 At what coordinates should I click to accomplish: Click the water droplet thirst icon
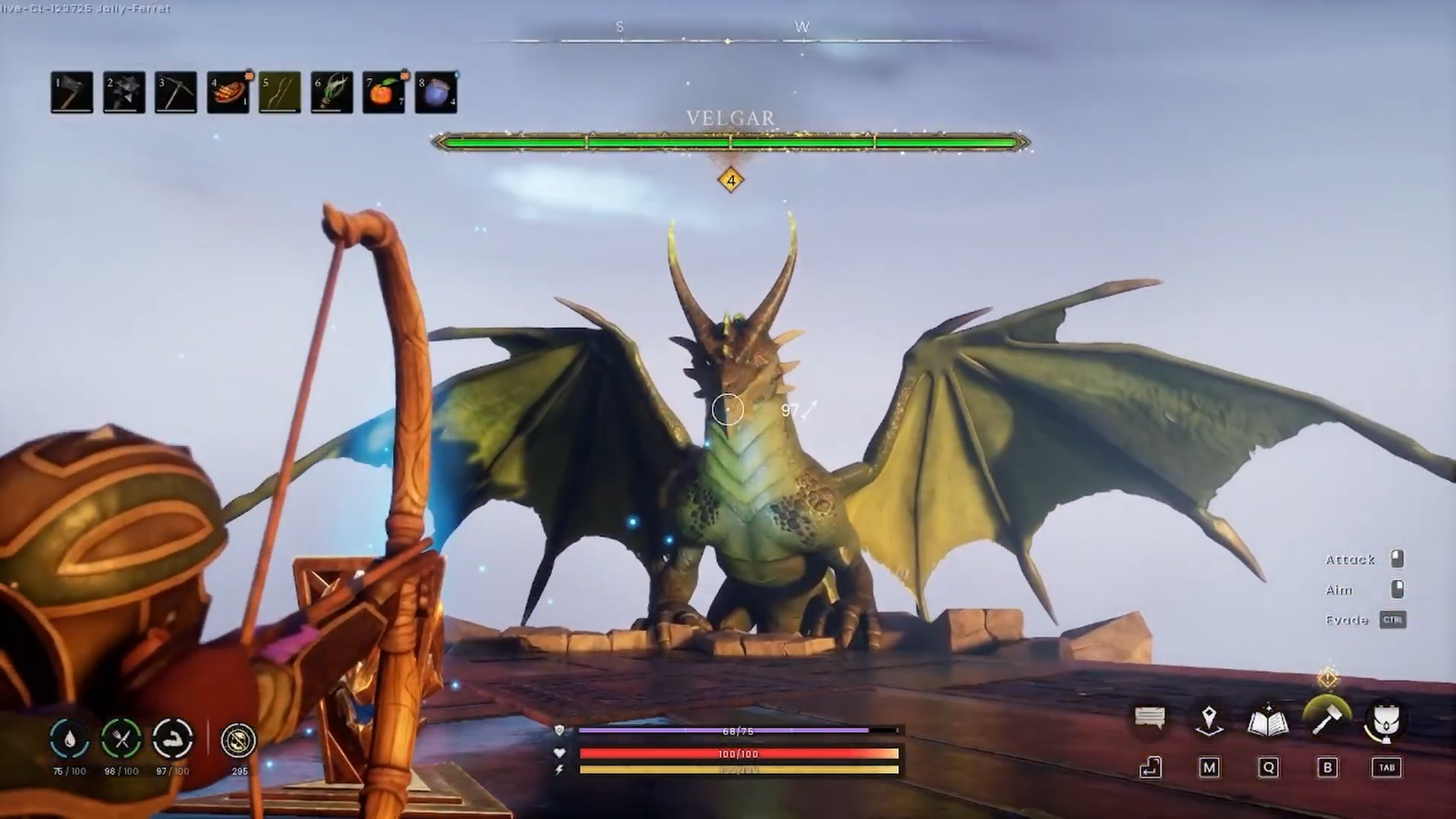coord(70,739)
